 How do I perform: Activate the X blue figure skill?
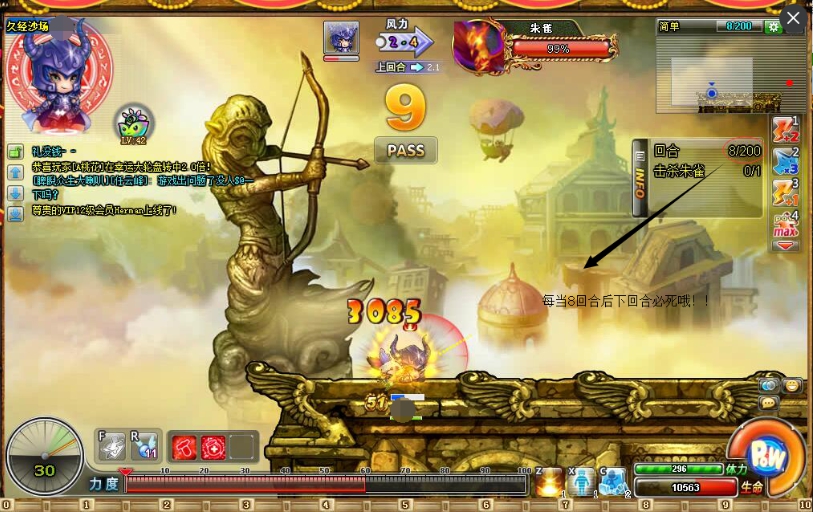581,482
